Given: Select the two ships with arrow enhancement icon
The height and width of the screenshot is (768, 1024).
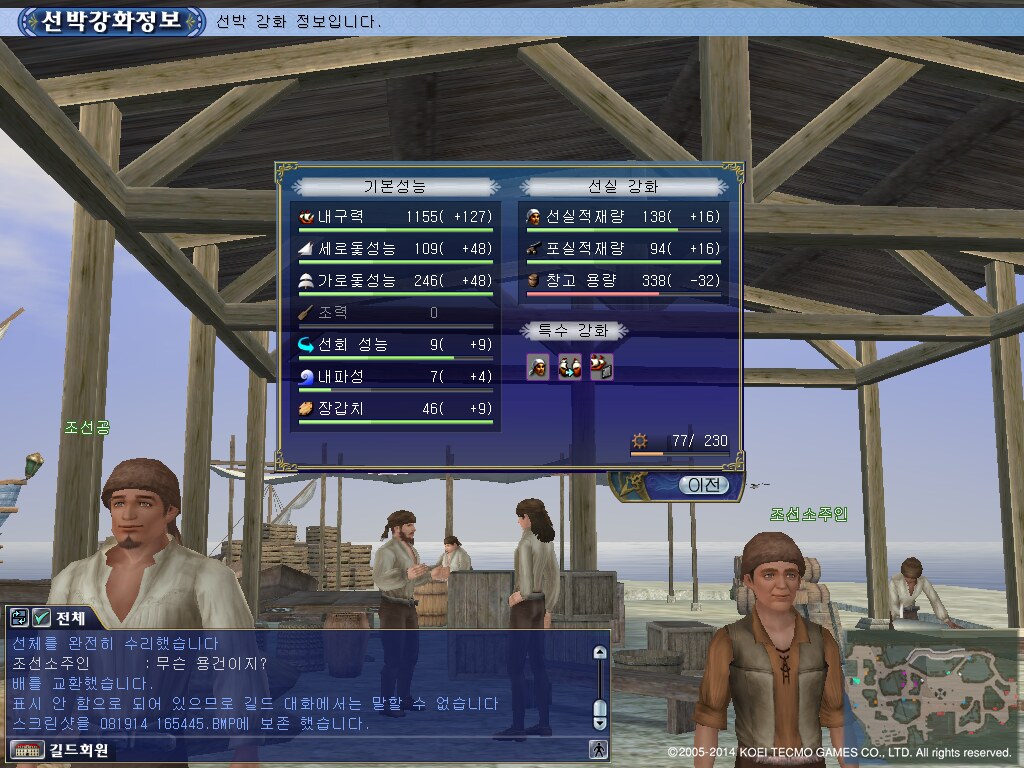Looking at the screenshot, I should pyautogui.click(x=570, y=368).
